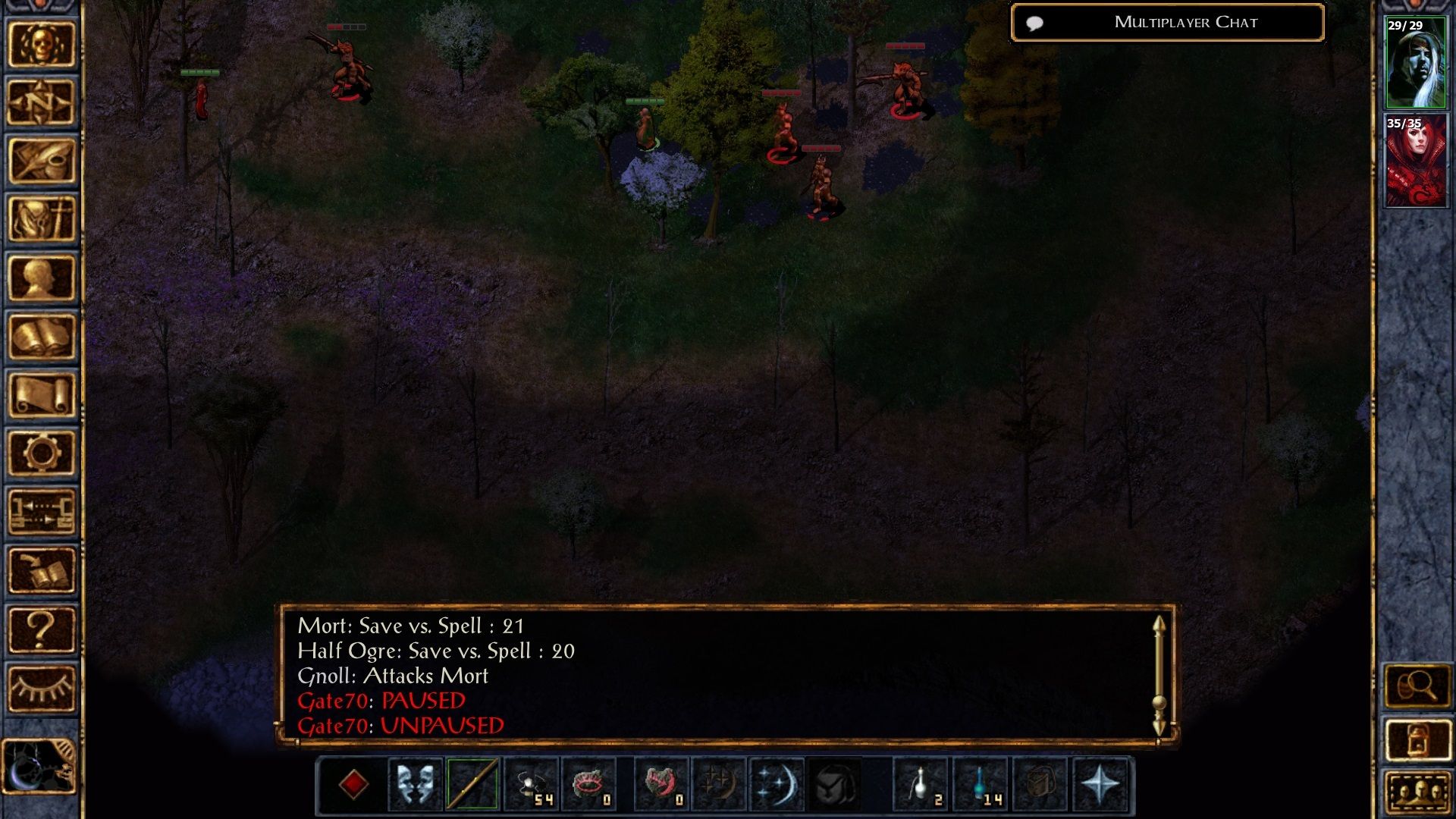Equip the quarterstaff weapon slot
Image resolution: width=1456 pixels, height=819 pixels.
point(472,784)
